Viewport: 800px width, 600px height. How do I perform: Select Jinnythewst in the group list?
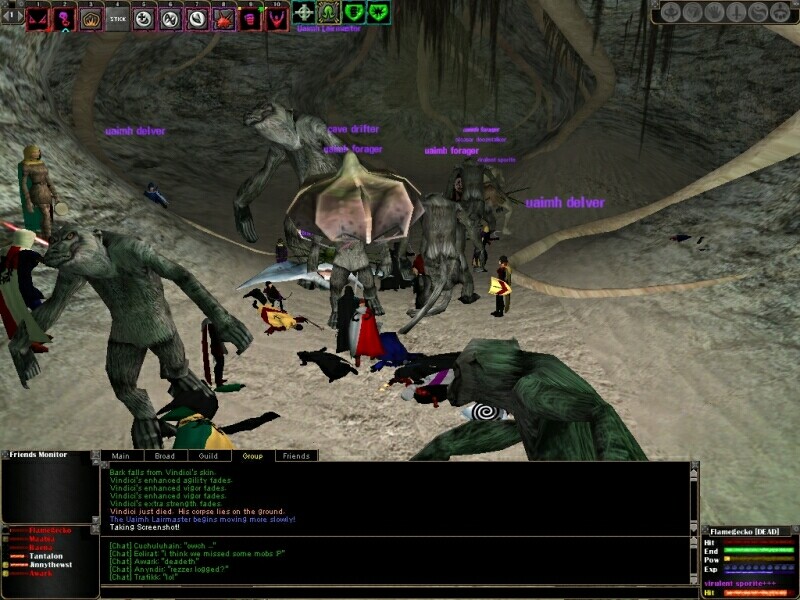(50, 565)
